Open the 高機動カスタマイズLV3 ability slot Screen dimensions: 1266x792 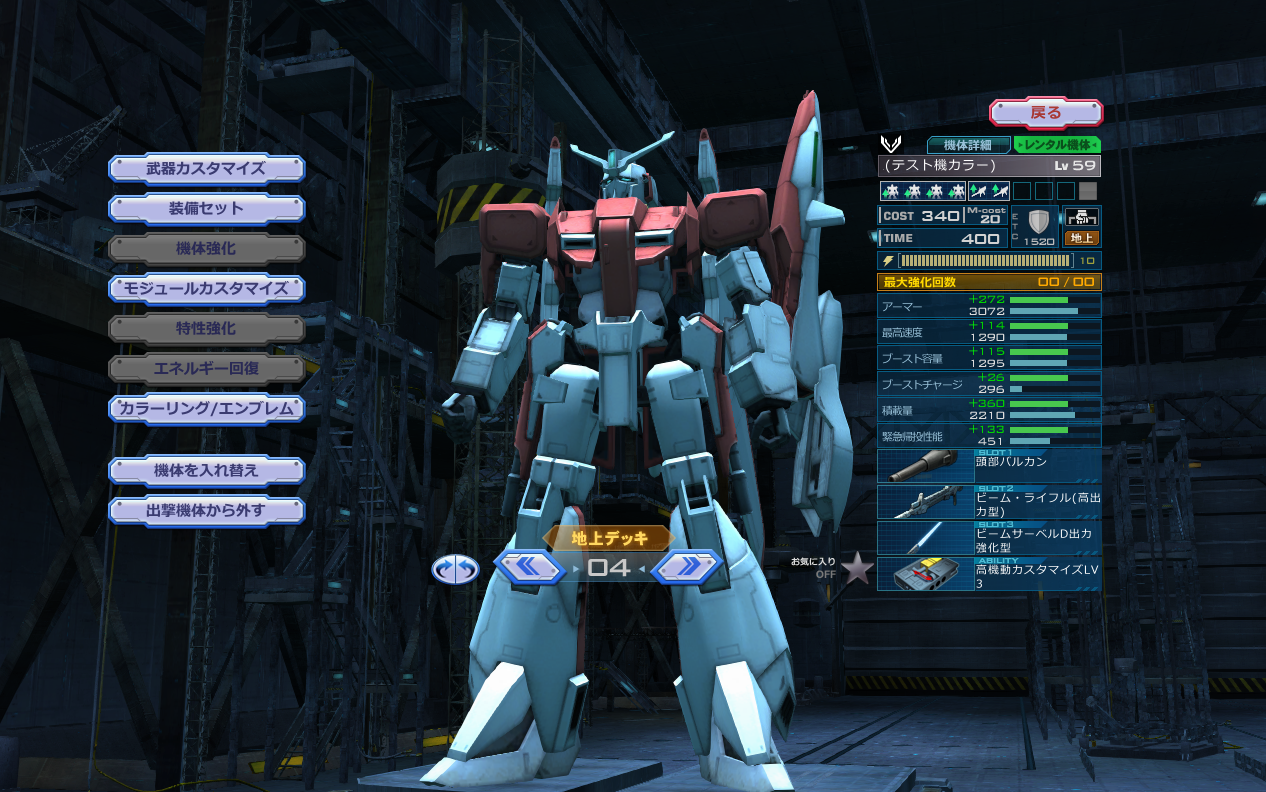click(x=989, y=574)
